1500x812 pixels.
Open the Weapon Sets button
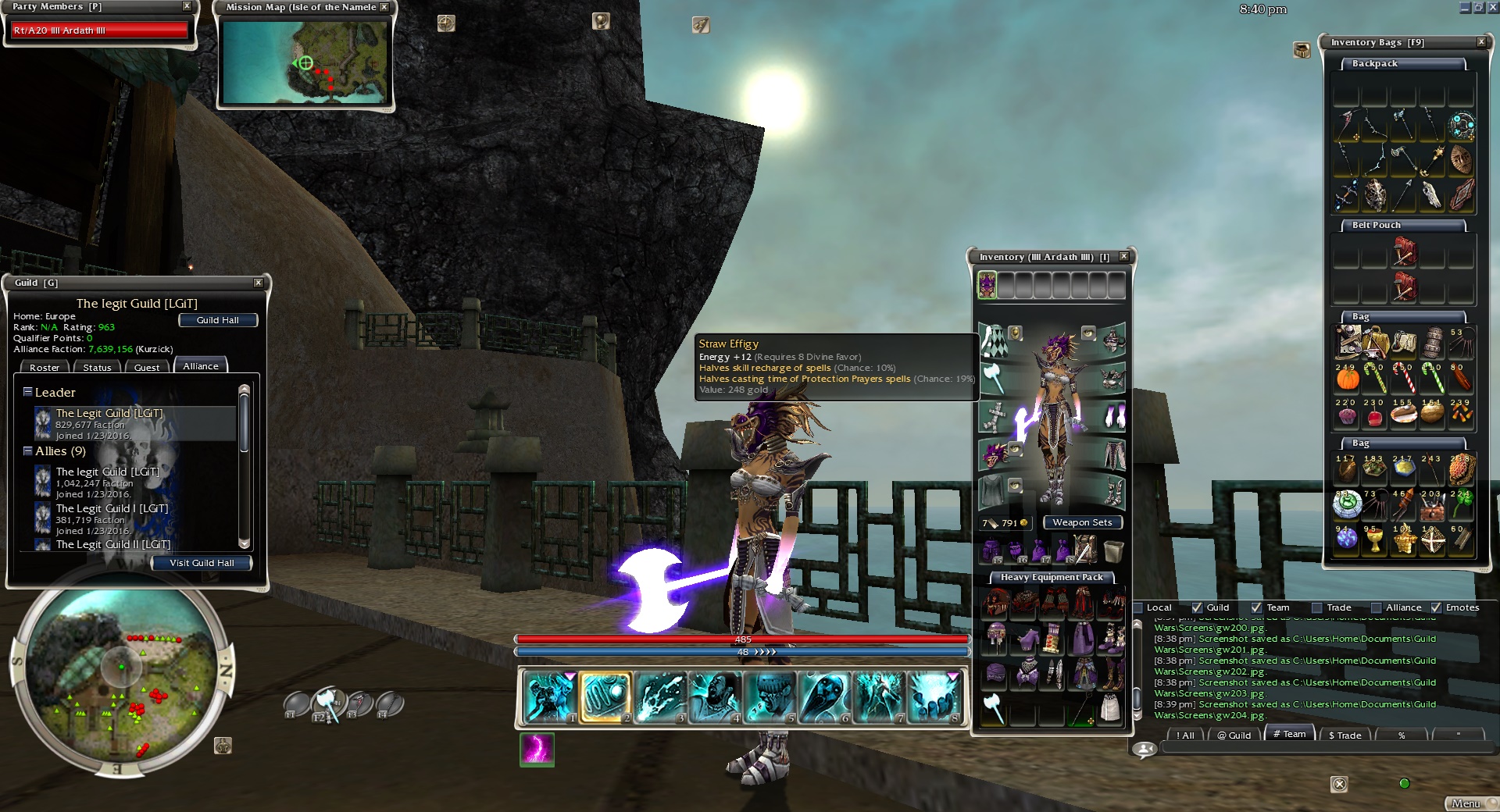point(1082,522)
